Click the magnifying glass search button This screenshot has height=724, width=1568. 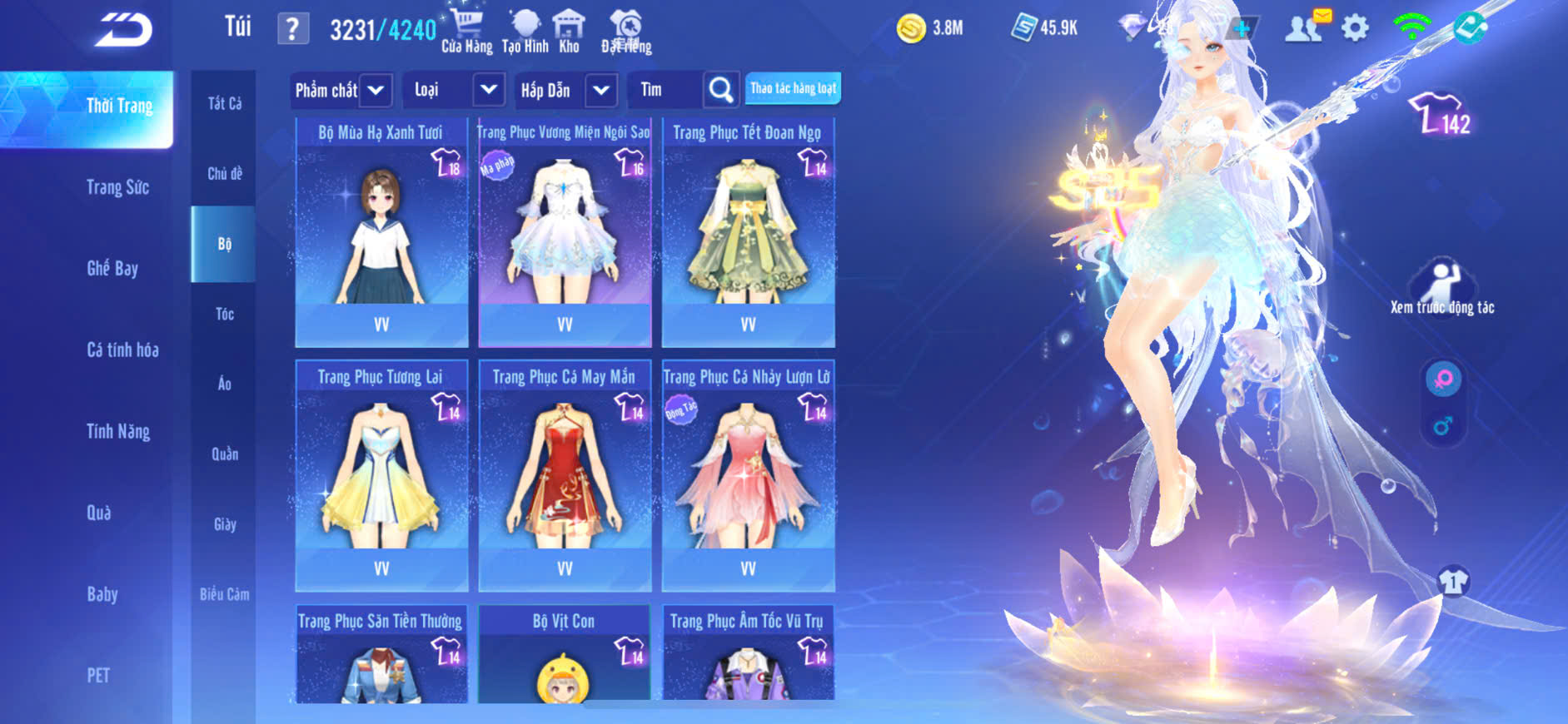point(720,90)
